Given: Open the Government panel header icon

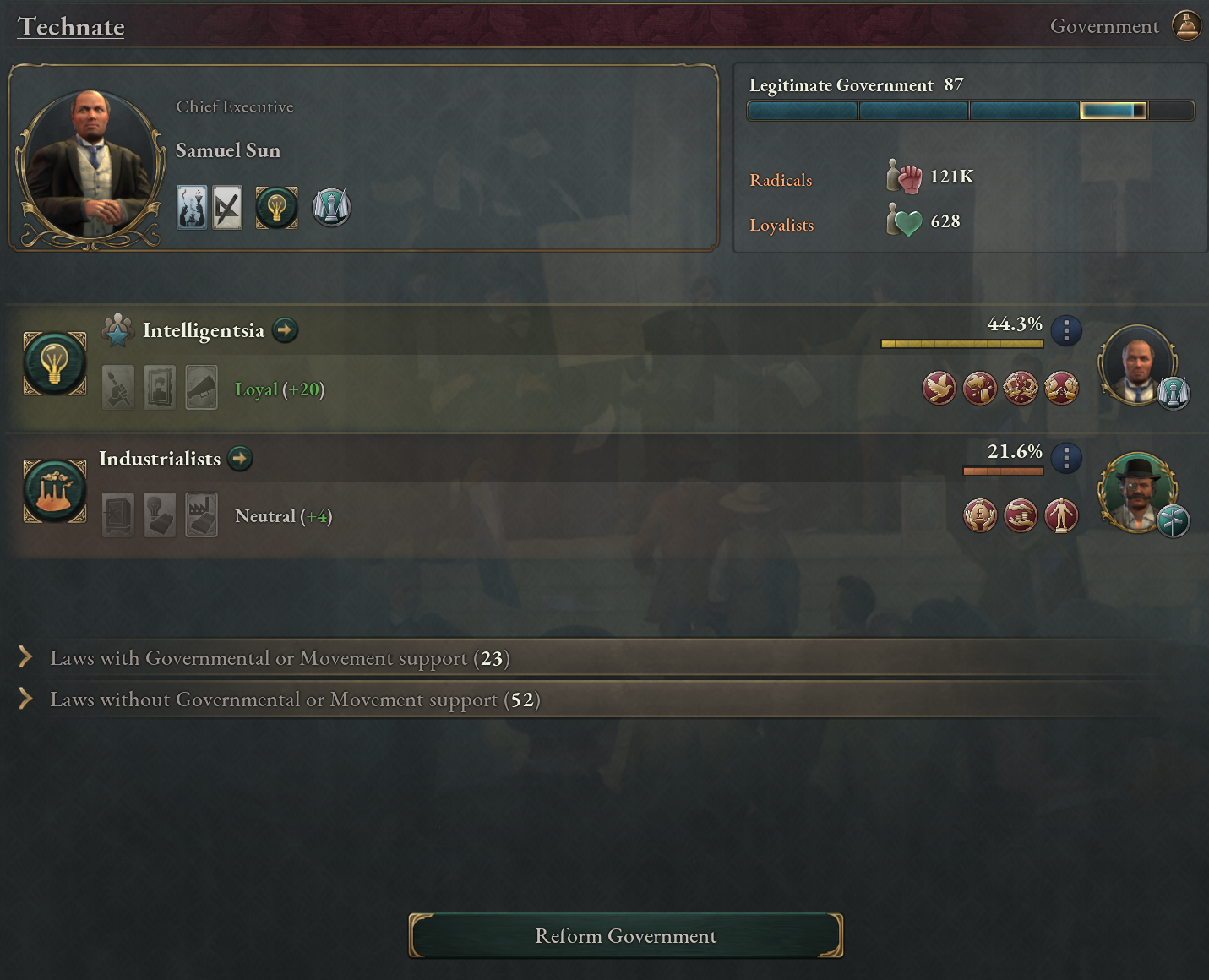Looking at the screenshot, I should click(x=1186, y=25).
